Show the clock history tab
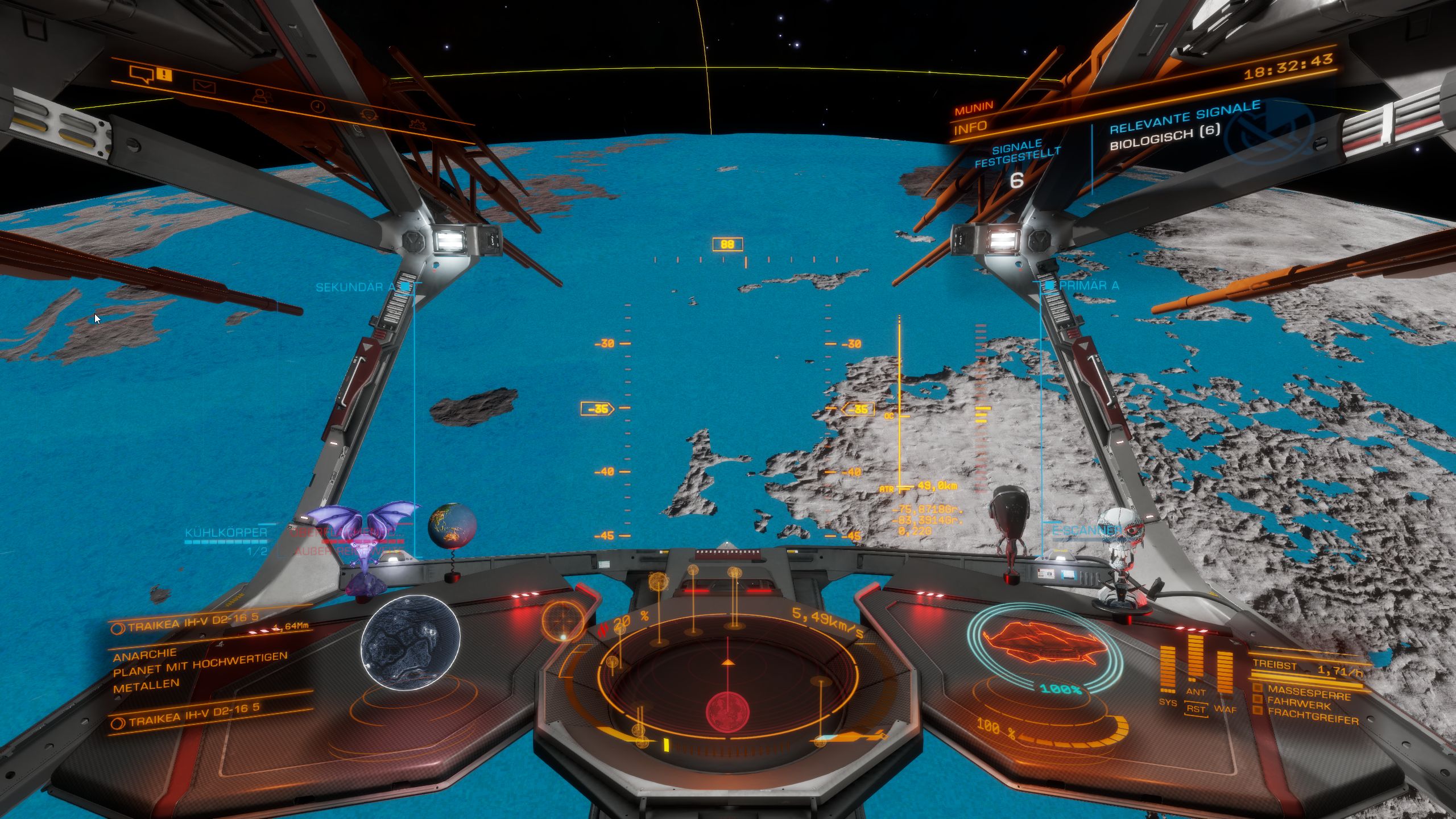The height and width of the screenshot is (819, 1456). click(x=317, y=106)
